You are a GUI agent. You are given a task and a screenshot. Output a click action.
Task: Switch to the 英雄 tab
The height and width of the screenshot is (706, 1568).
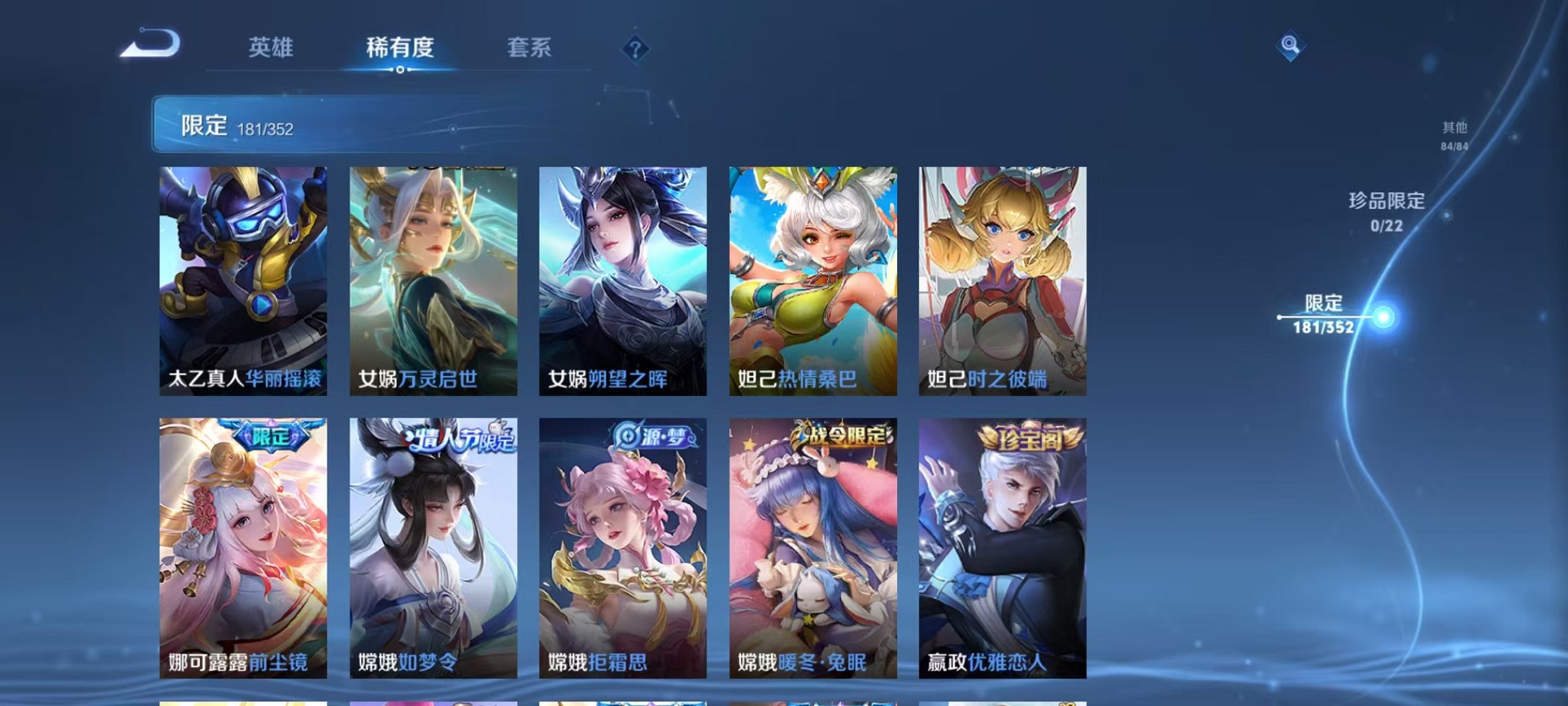[271, 48]
